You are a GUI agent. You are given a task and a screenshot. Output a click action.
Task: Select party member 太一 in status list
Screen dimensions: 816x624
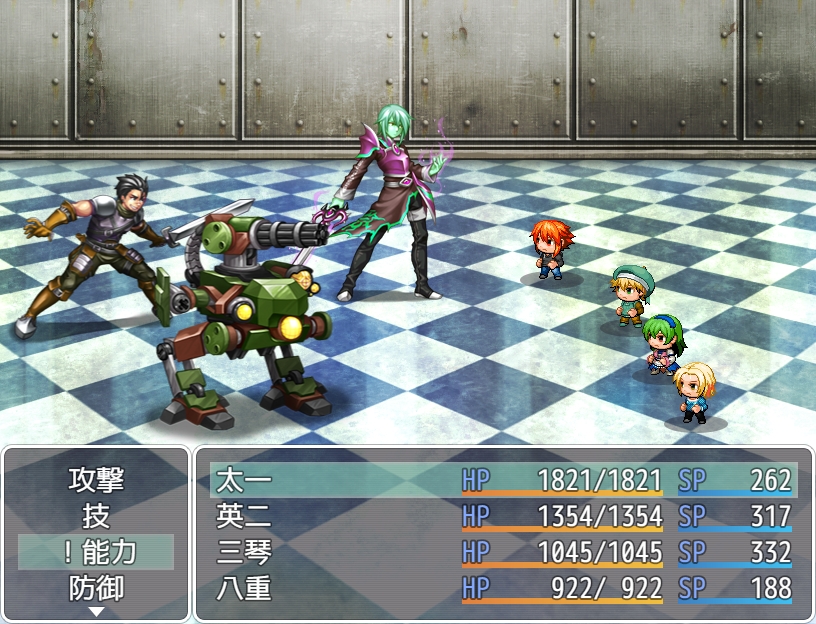click(504, 480)
